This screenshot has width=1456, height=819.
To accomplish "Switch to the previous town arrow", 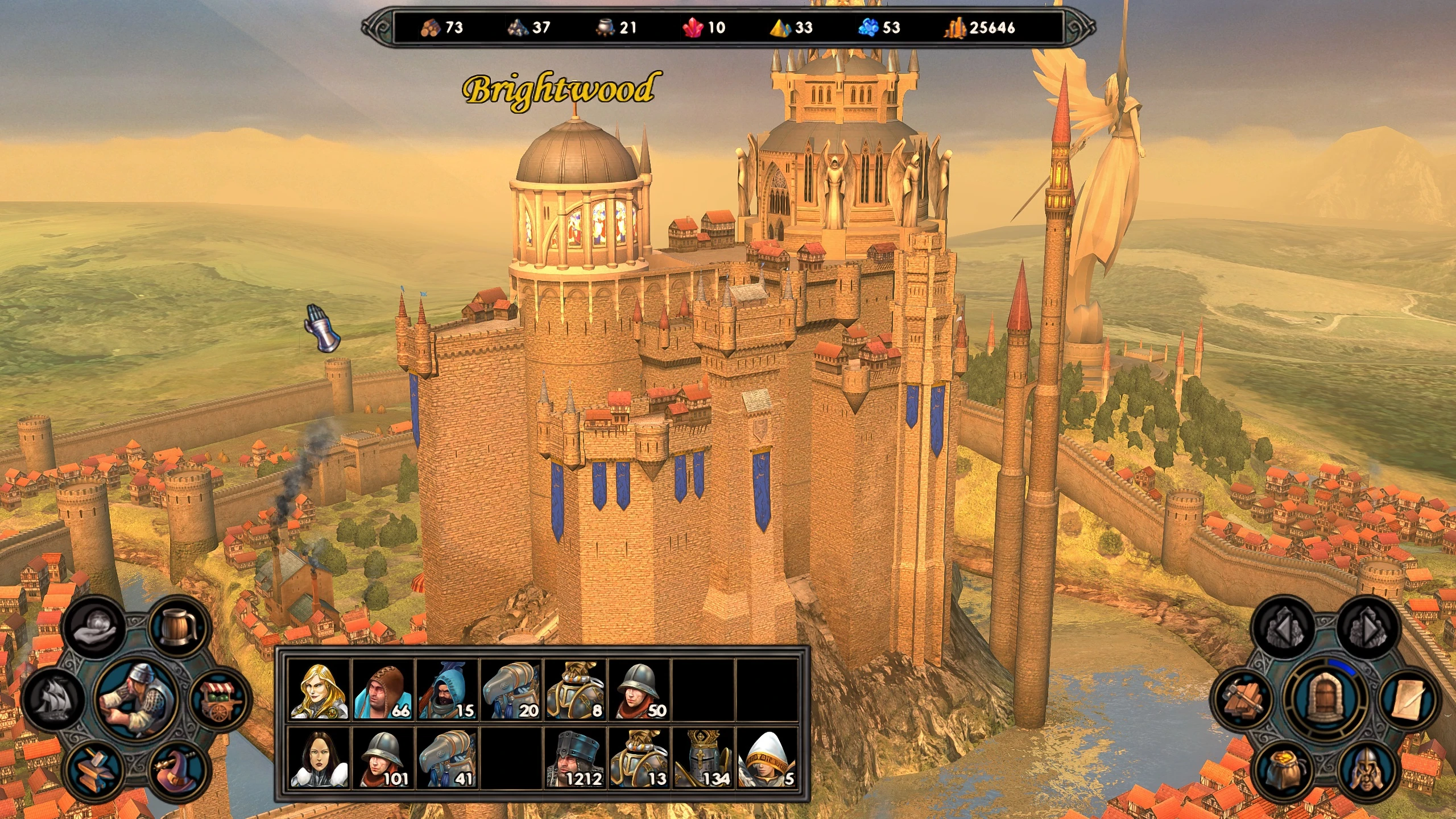I will coord(1283,626).
